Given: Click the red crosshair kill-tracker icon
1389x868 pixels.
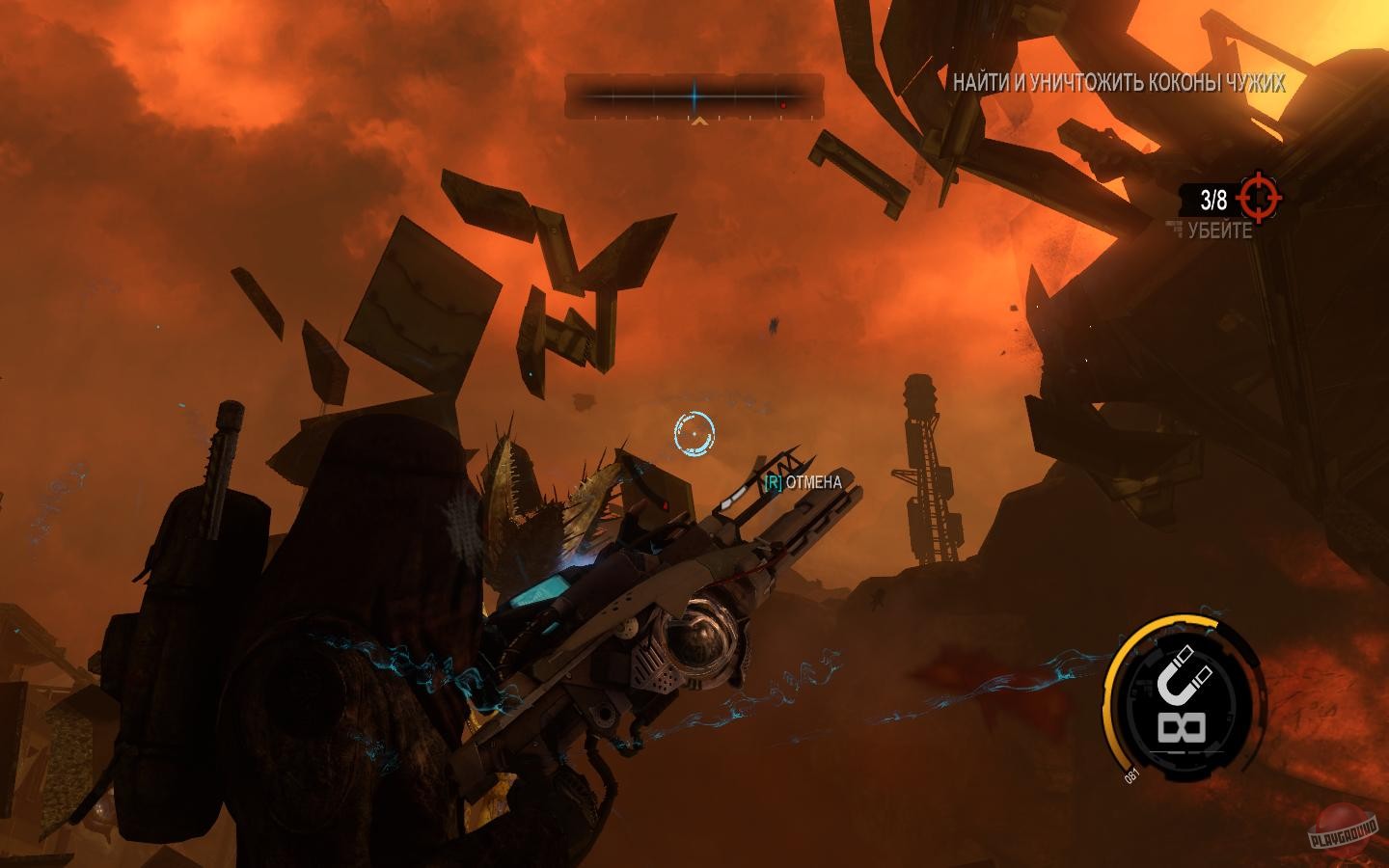Looking at the screenshot, I should click(x=1260, y=199).
